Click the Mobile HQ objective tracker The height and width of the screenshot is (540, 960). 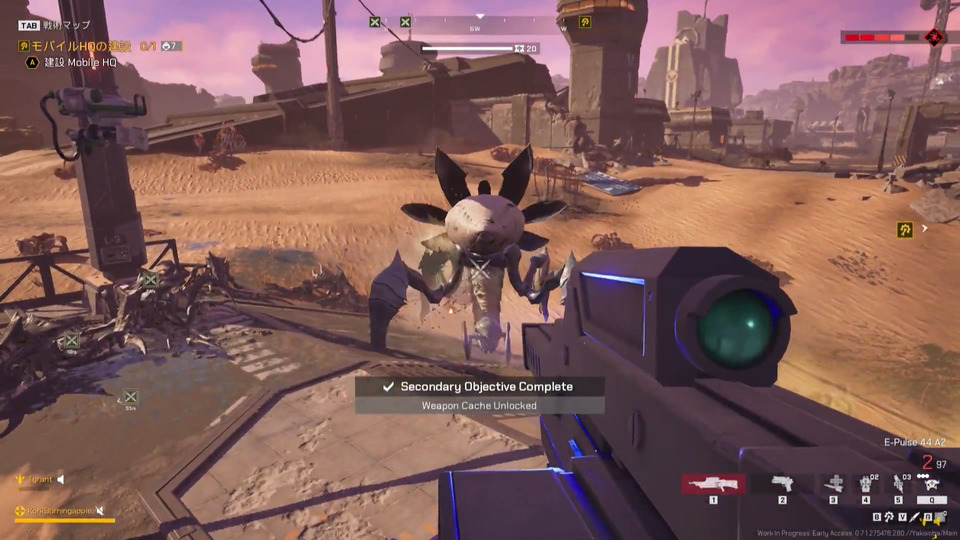[75, 46]
